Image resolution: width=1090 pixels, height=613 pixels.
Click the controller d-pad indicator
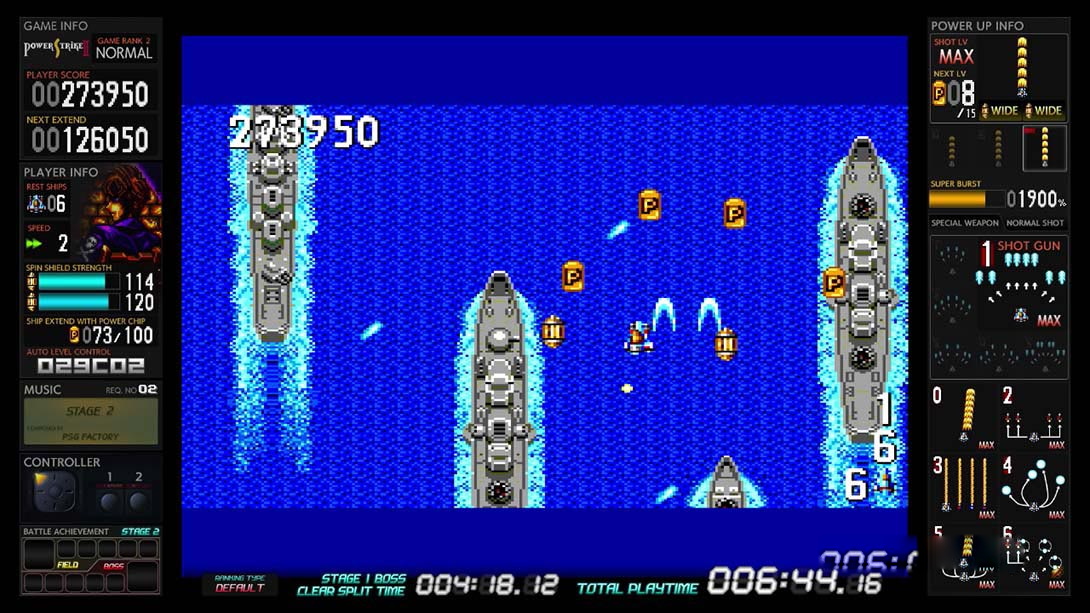coord(53,493)
